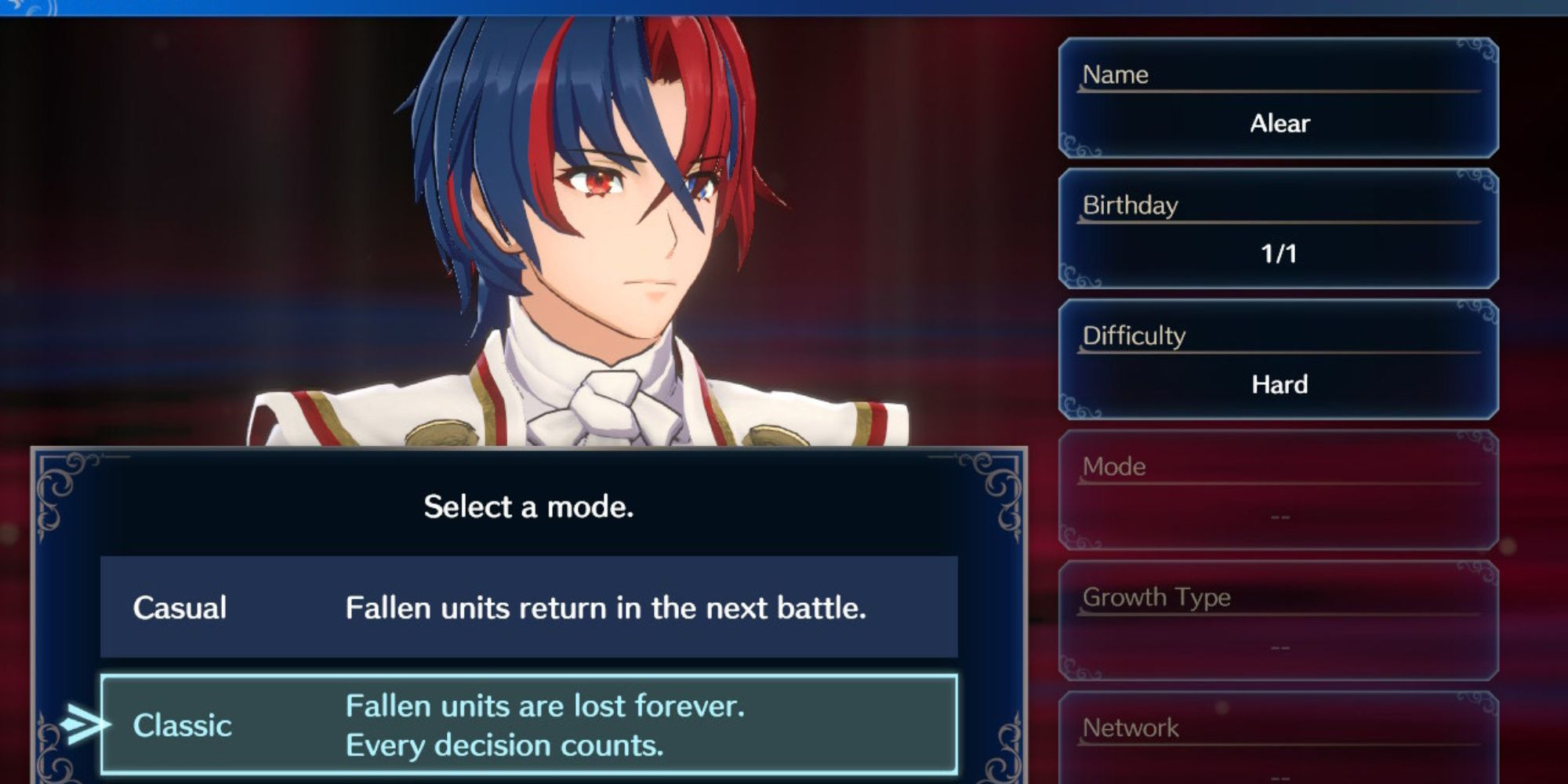
Task: Click the Hard difficulty value text
Action: tap(1279, 385)
